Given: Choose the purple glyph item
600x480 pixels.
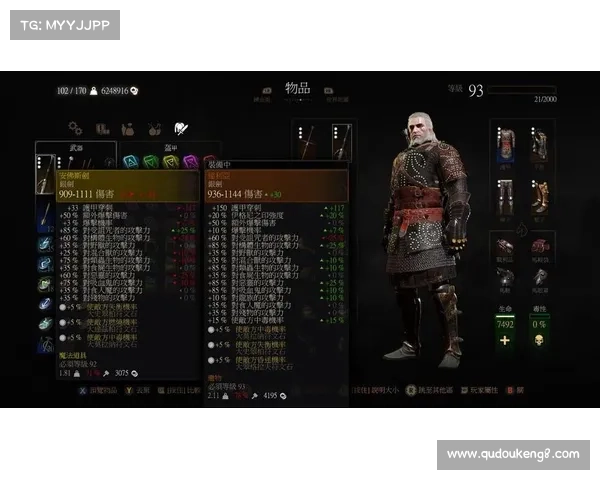Looking at the screenshot, I should click(190, 161).
